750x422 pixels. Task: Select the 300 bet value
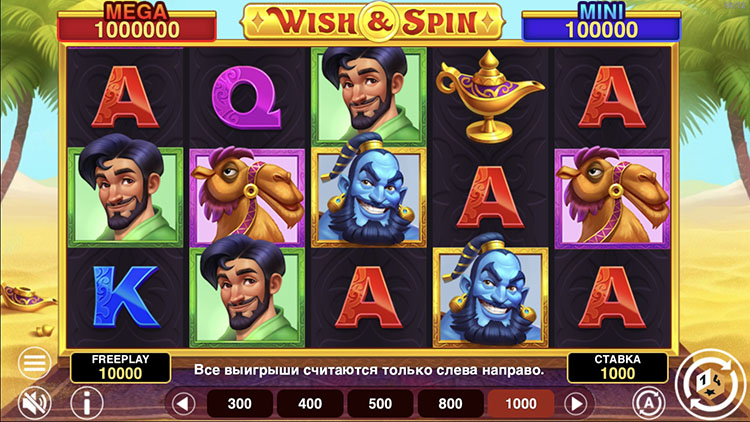[240, 404]
